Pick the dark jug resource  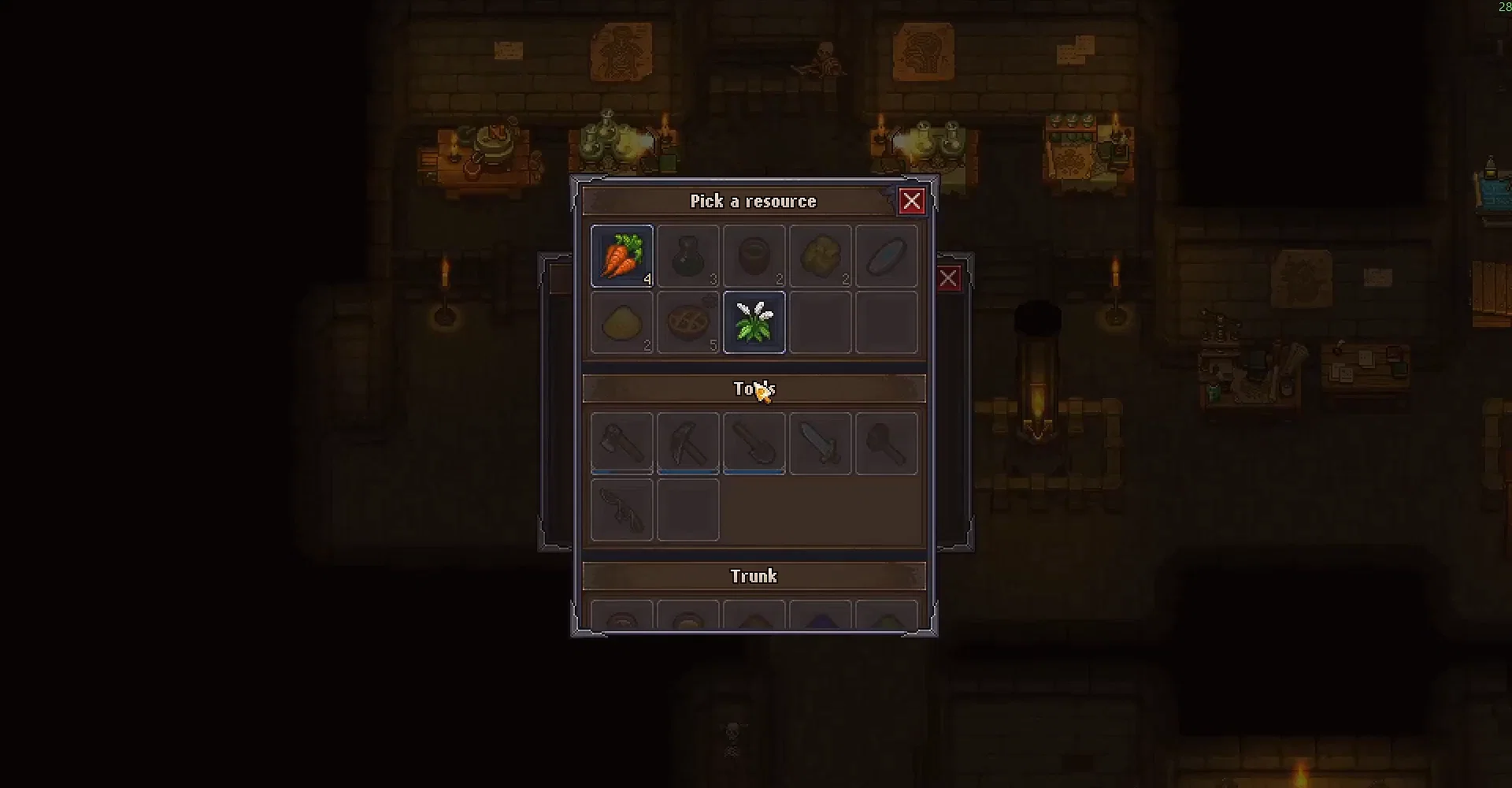687,255
